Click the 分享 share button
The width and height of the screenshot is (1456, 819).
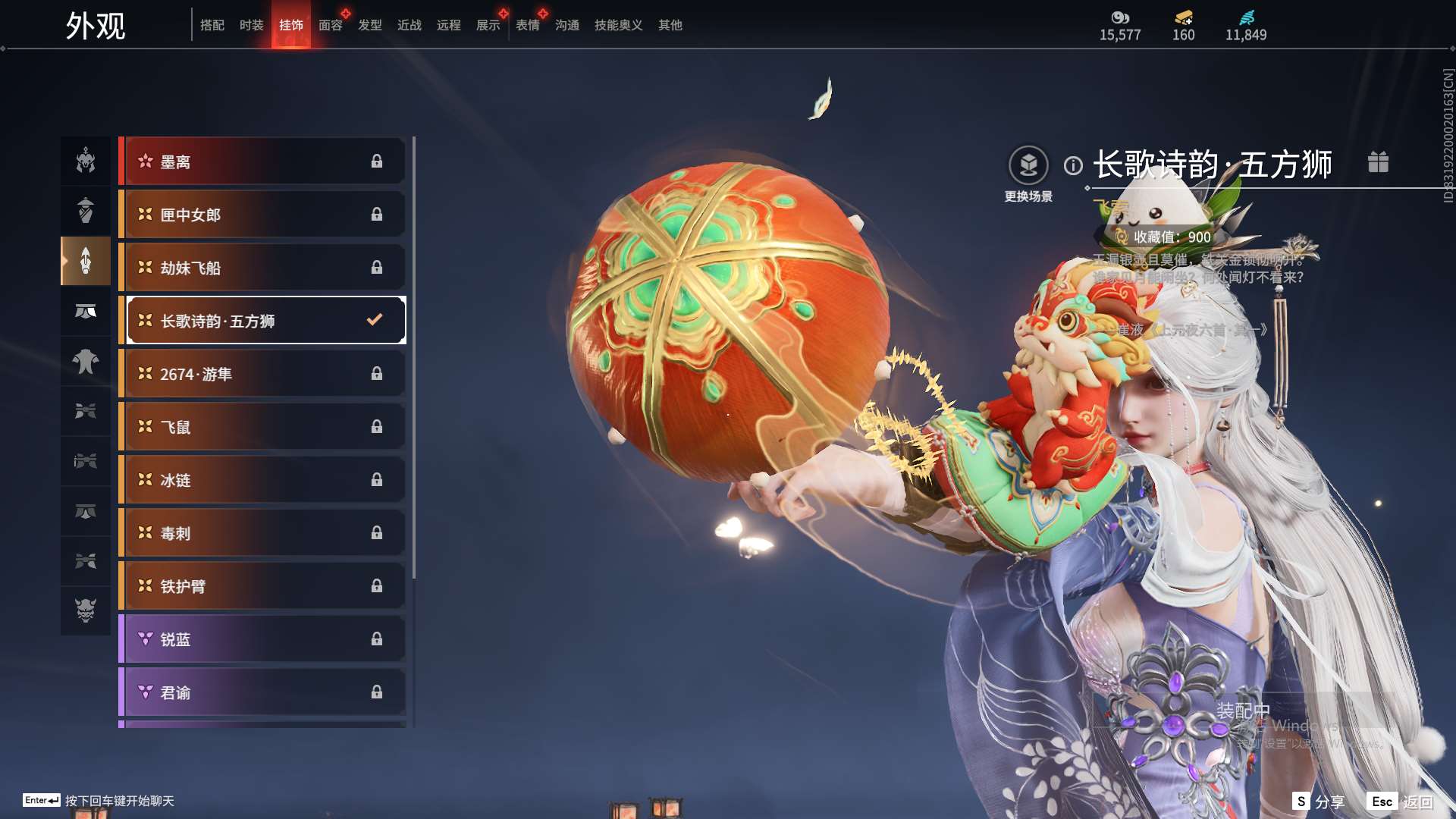[x=1319, y=802]
